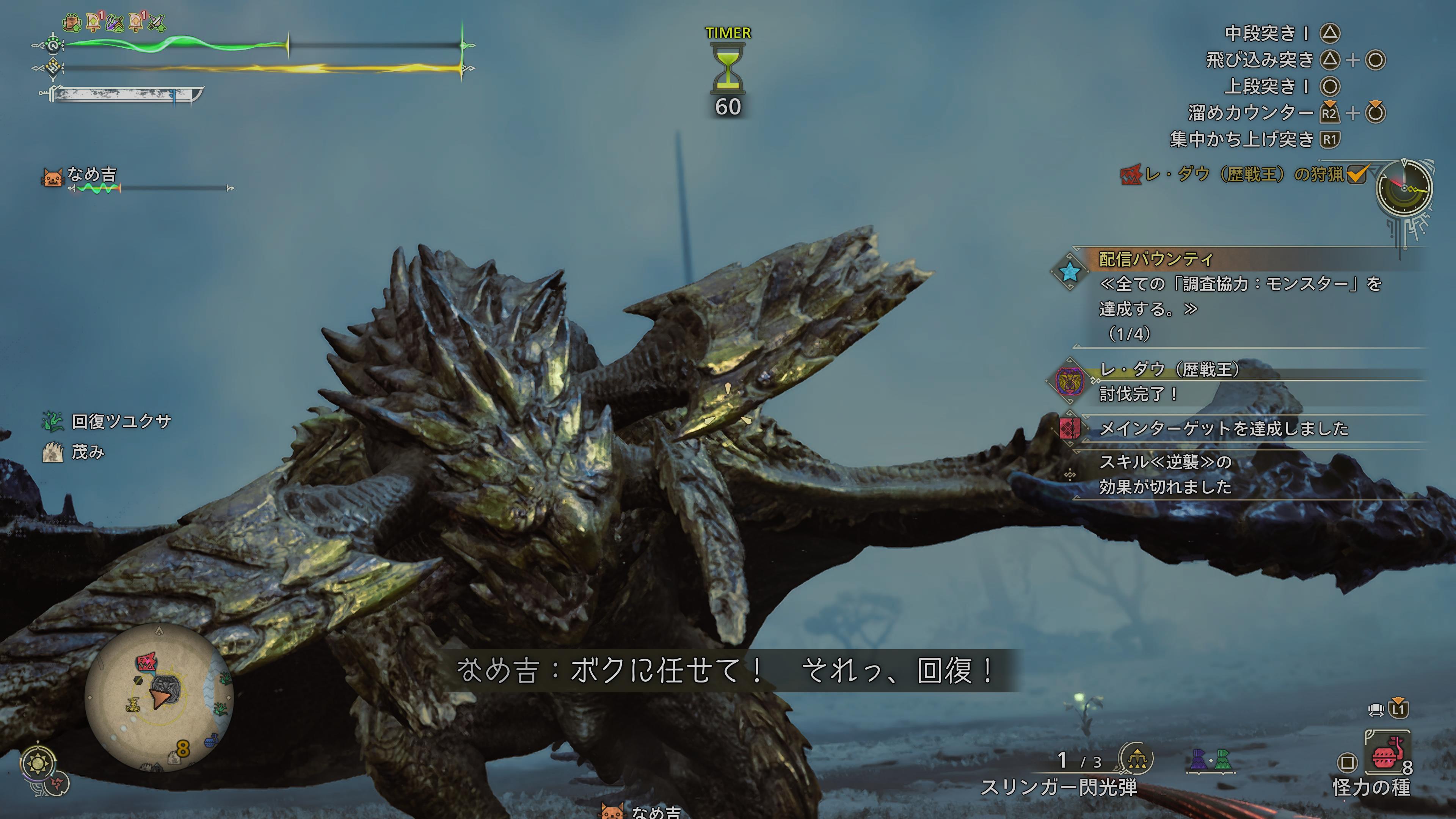Click the メインターゲットを達成しました message
Image resolution: width=1456 pixels, height=819 pixels.
1224,428
